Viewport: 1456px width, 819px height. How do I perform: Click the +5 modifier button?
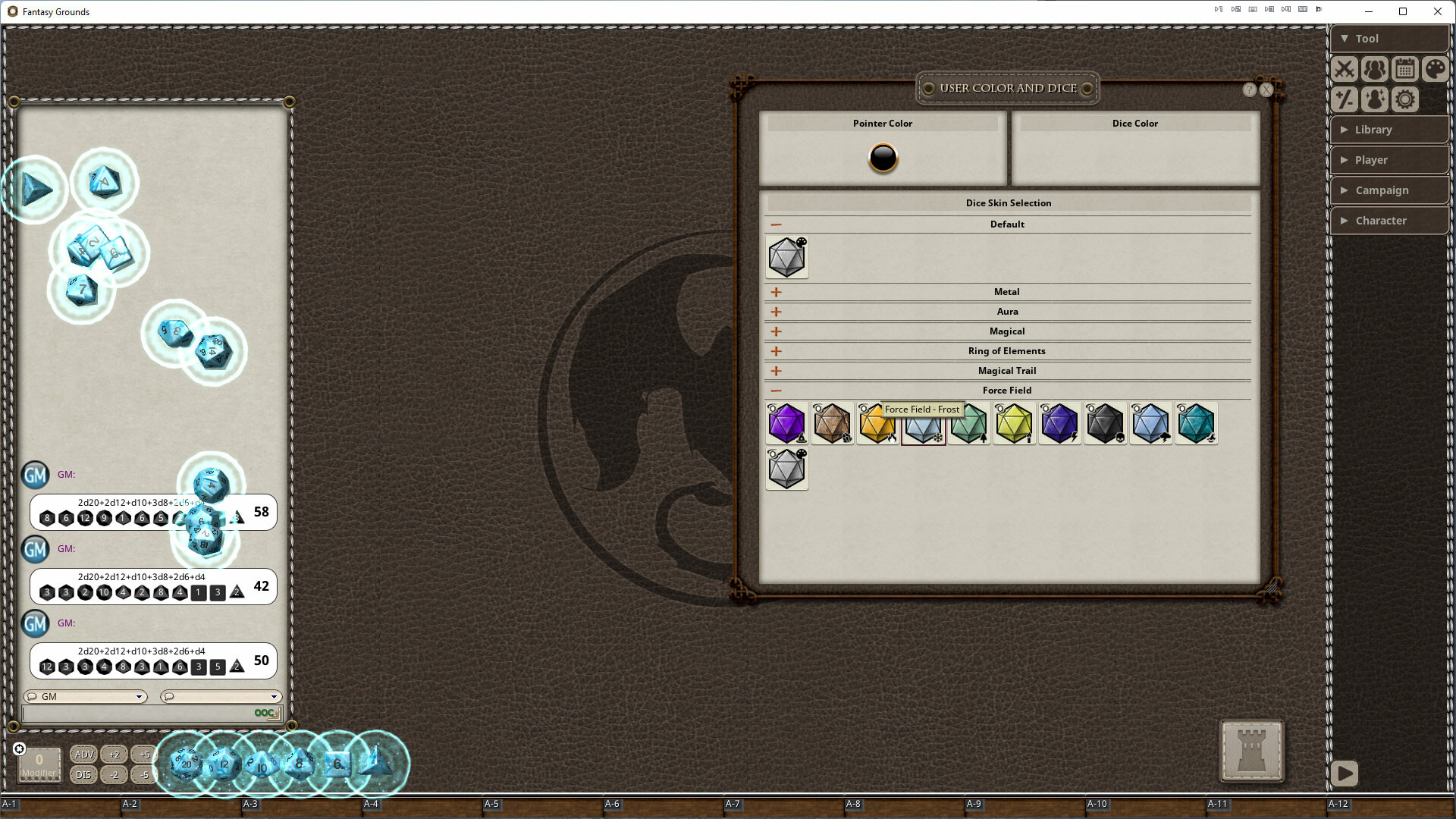143,755
